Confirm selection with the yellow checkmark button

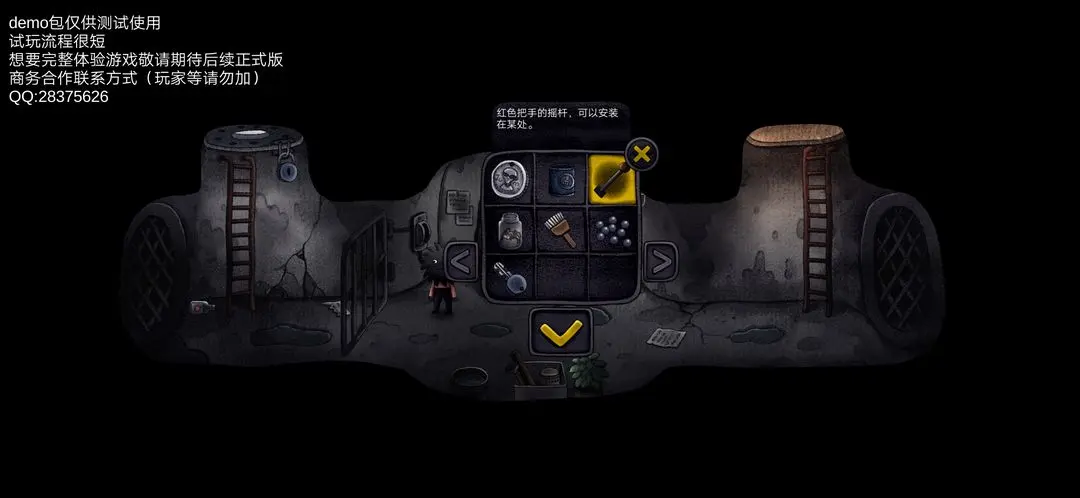560,332
